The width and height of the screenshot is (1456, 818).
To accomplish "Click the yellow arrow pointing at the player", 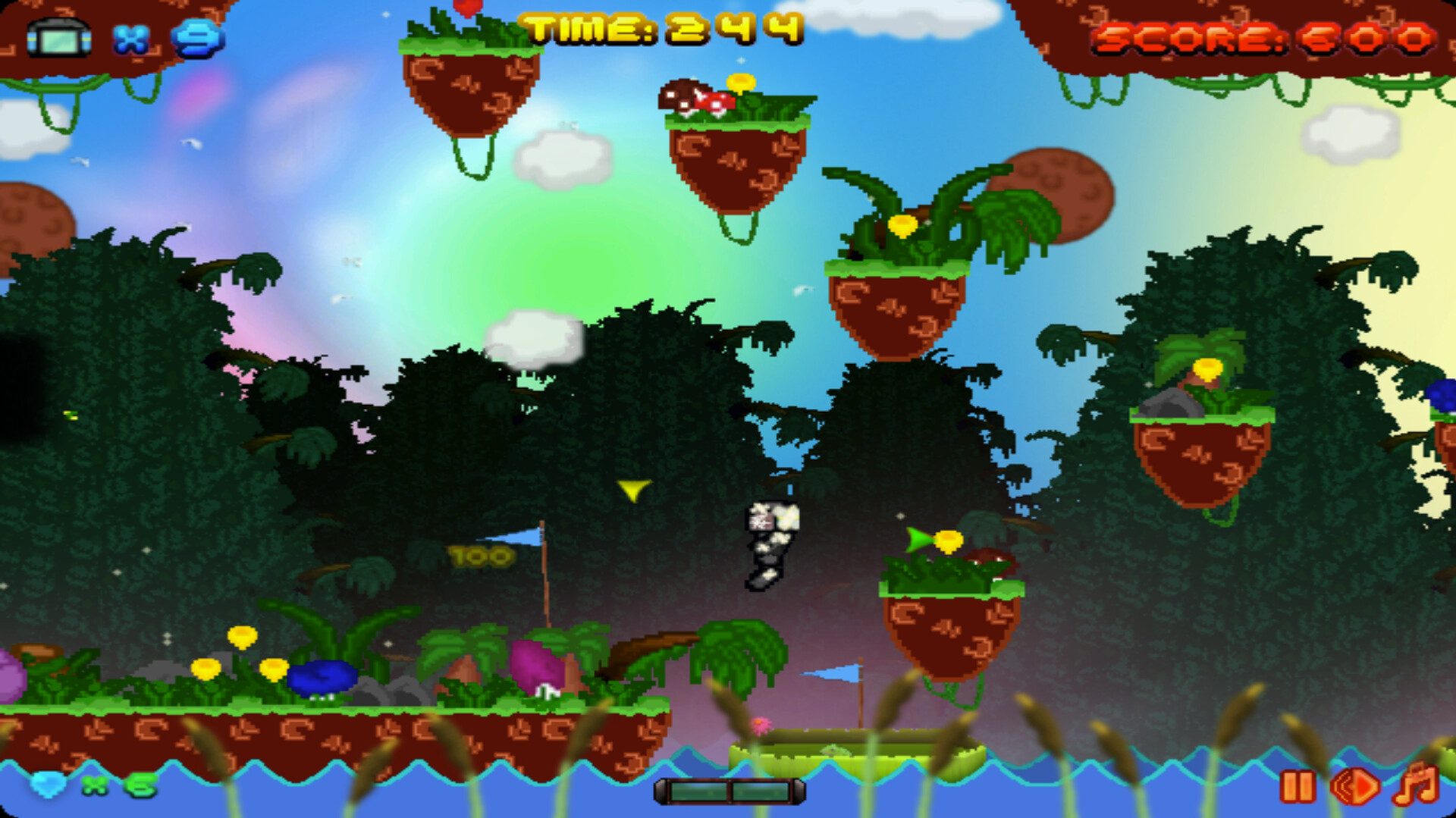I will [634, 492].
